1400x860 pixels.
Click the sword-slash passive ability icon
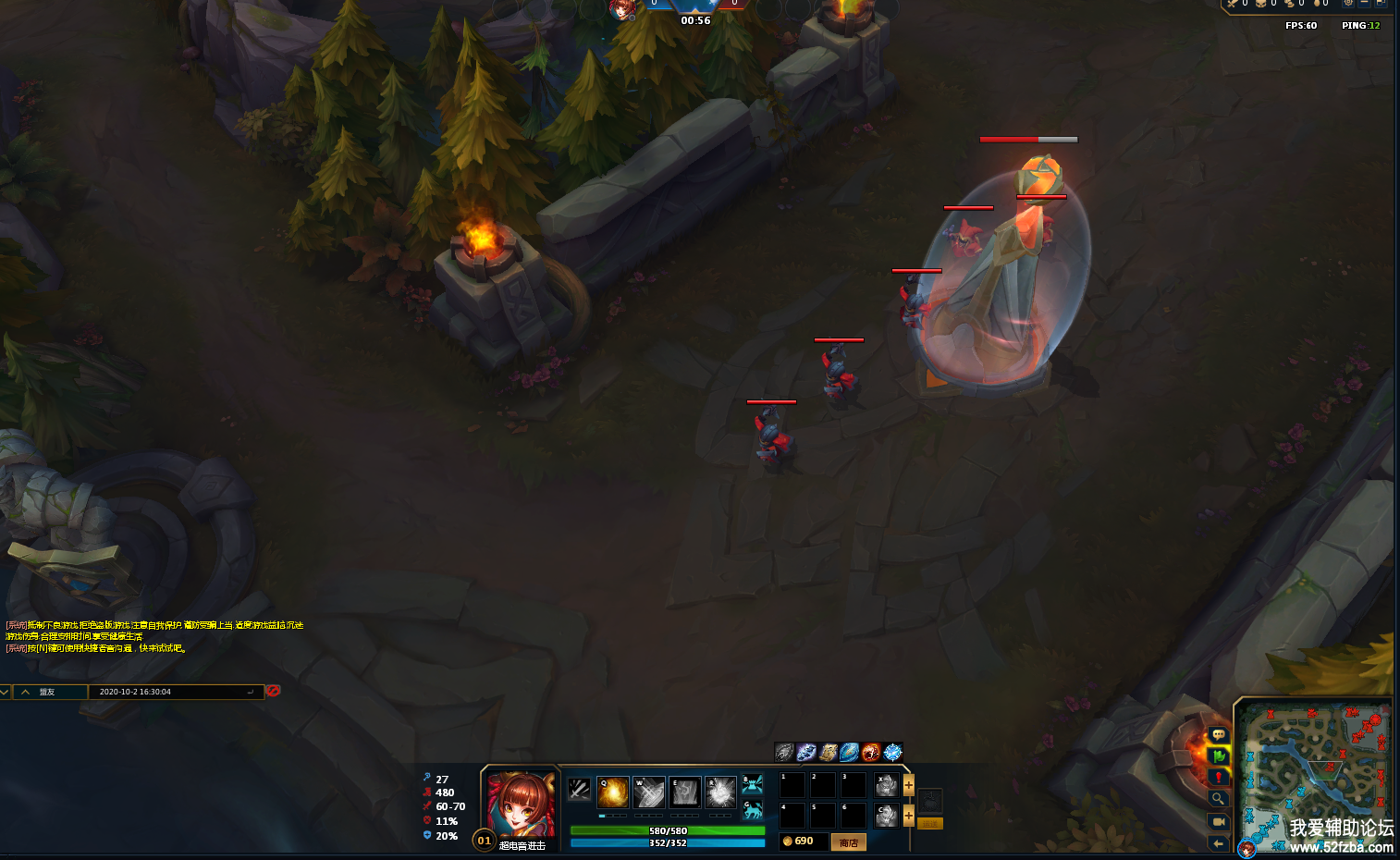tap(579, 789)
